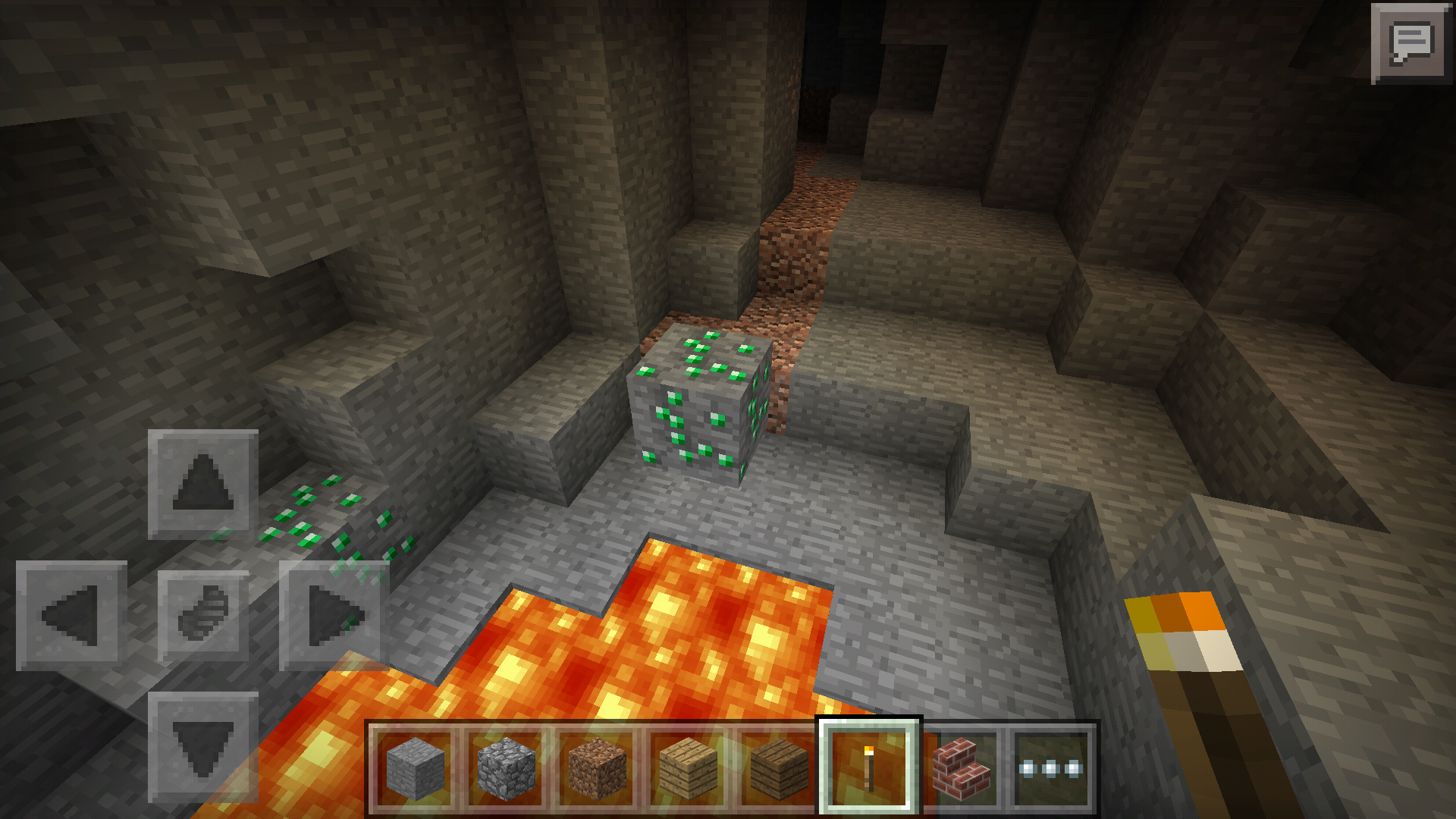Select the cobblestone hotbar slot
The width and height of the screenshot is (1456, 819).
[506, 767]
